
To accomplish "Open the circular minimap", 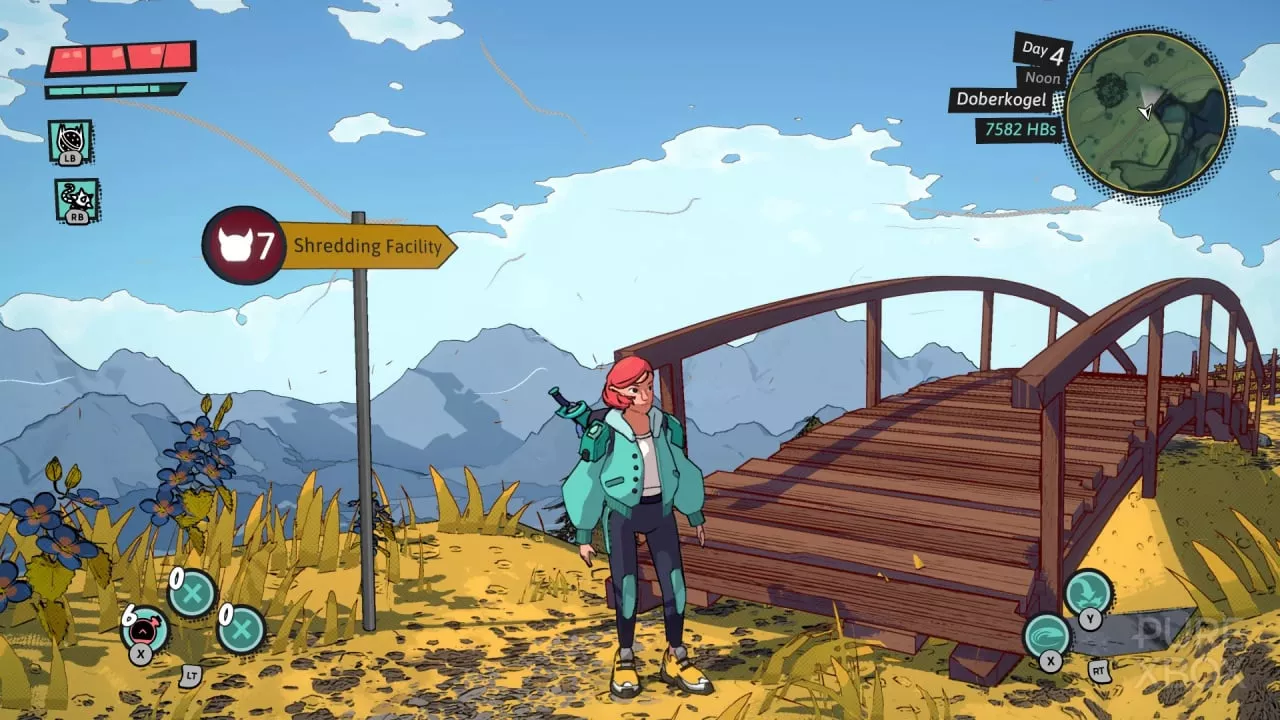I will tap(1146, 111).
